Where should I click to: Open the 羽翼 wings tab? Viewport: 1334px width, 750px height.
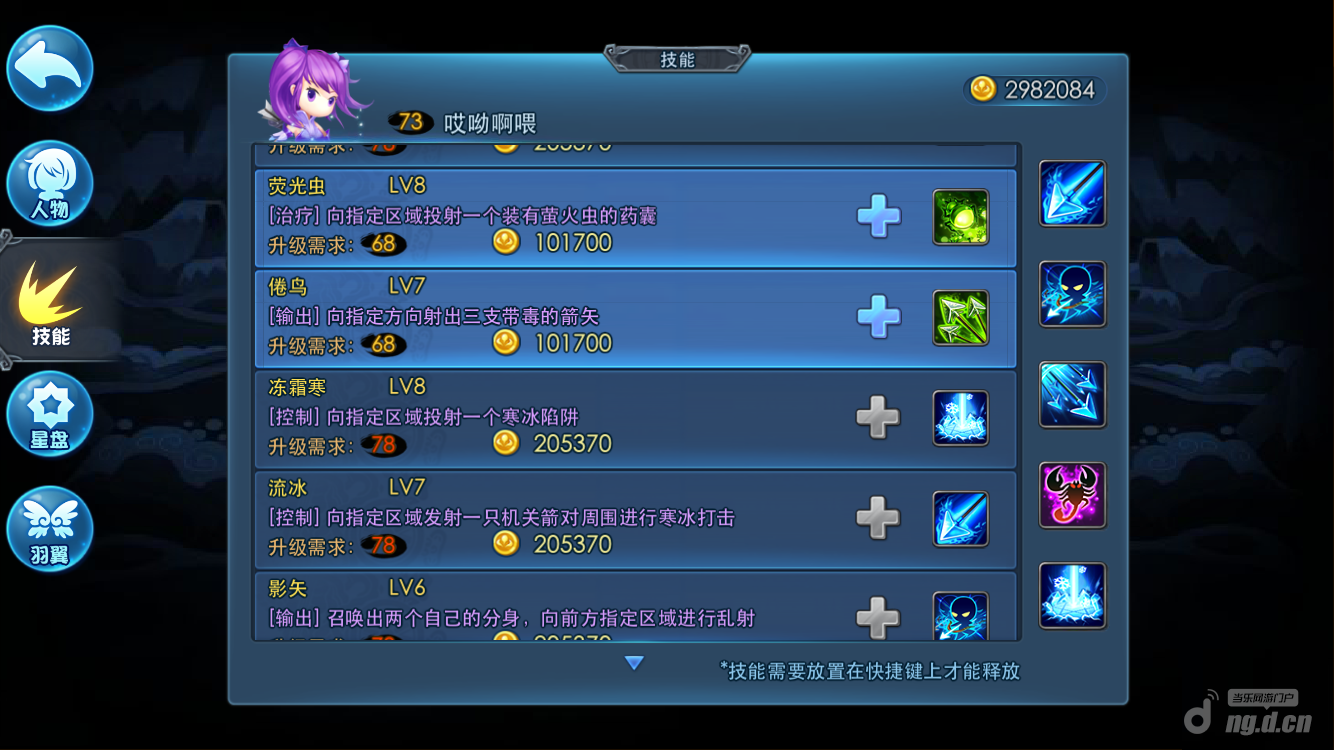point(50,530)
